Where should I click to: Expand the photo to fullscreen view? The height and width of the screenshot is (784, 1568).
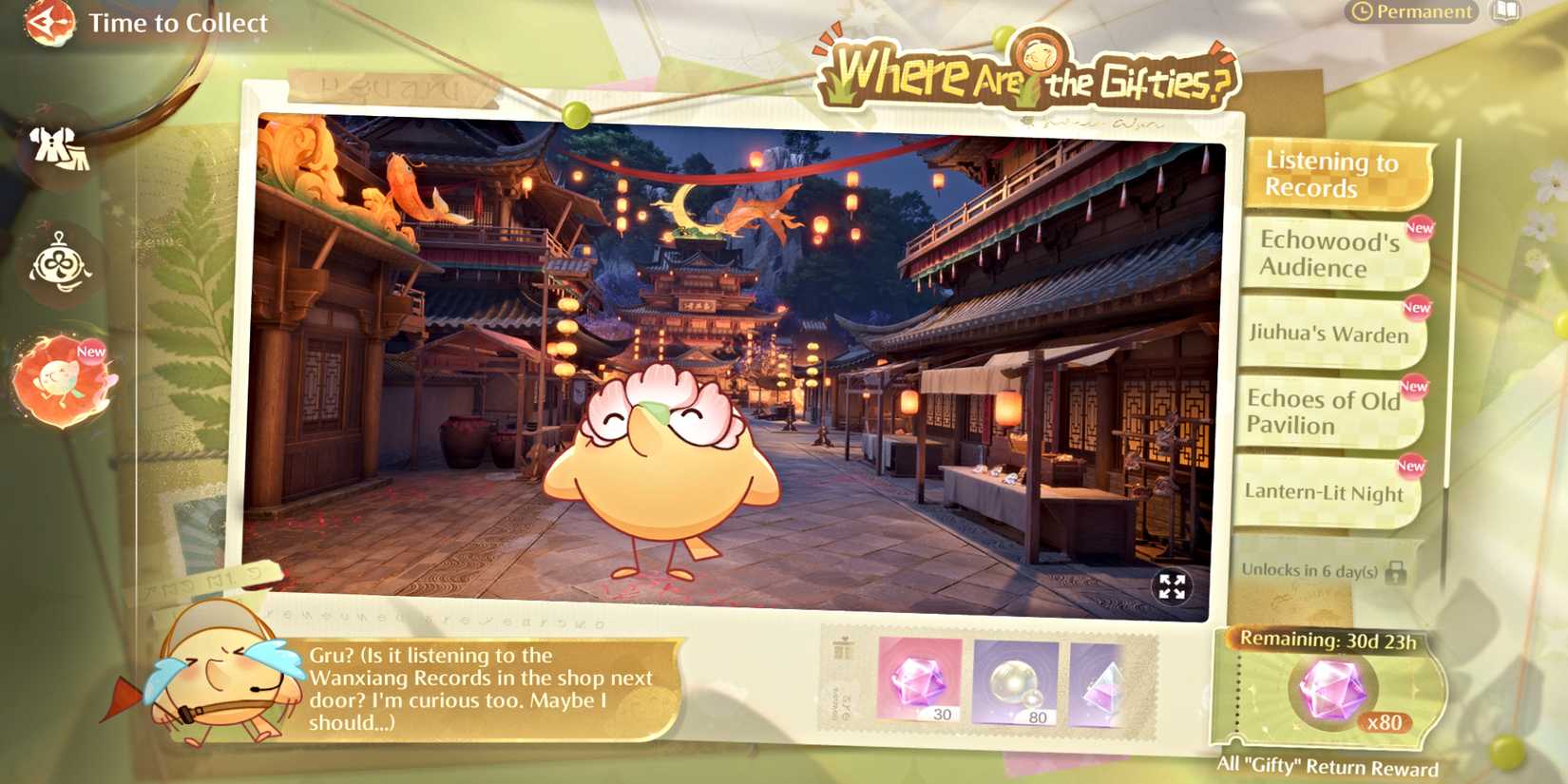(1175, 587)
